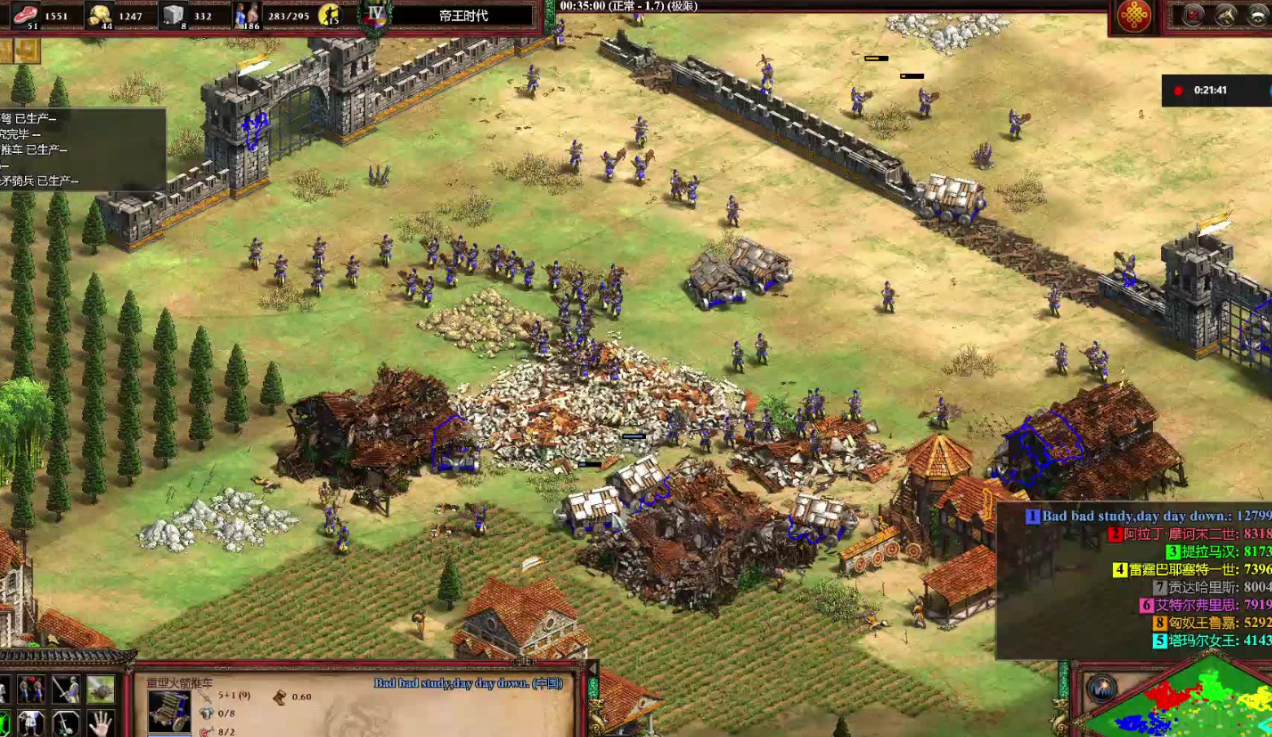Select the stone resource icon
The image size is (1272, 737).
click(x=174, y=14)
